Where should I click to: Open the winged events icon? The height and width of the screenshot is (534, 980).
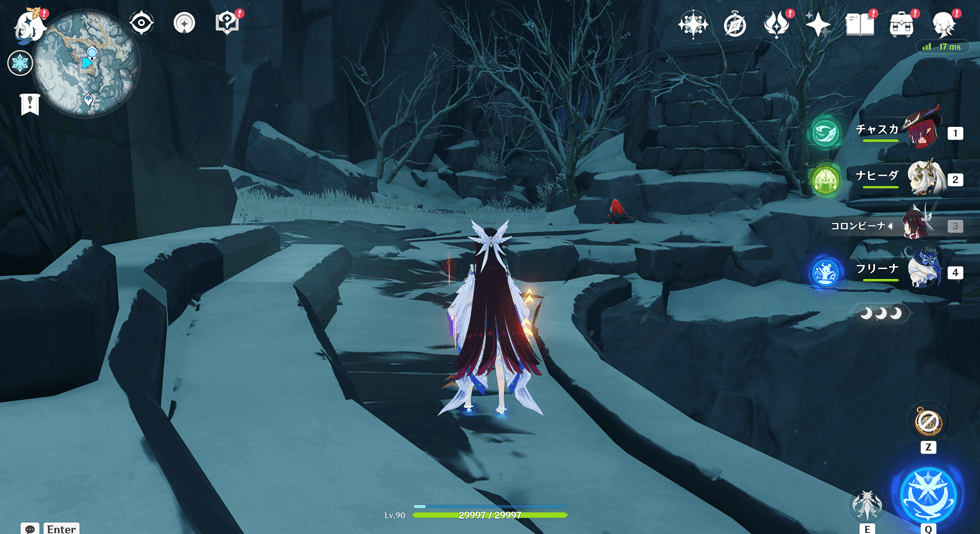pyautogui.click(x=776, y=25)
